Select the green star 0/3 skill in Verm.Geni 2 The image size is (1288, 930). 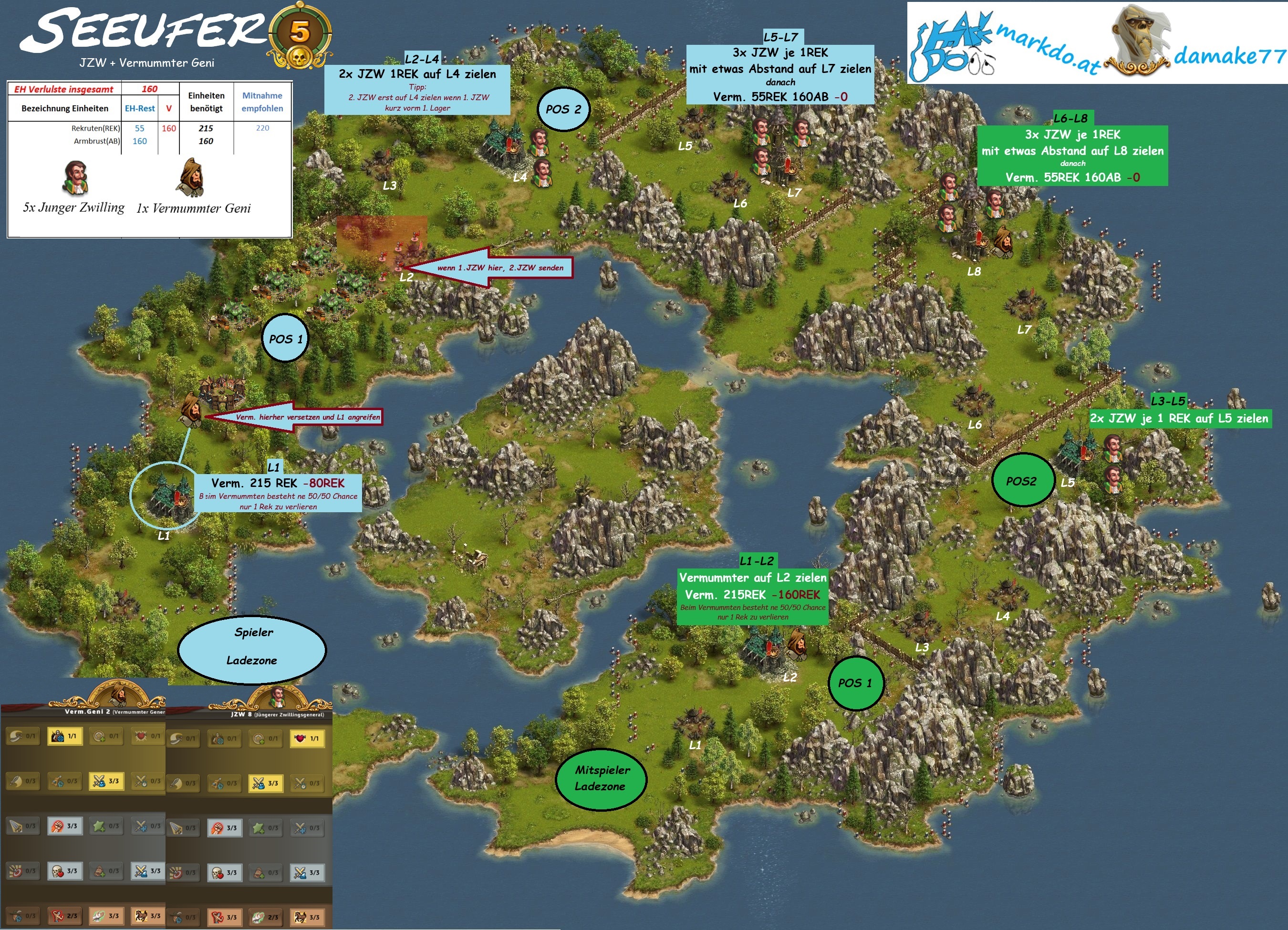(x=105, y=826)
